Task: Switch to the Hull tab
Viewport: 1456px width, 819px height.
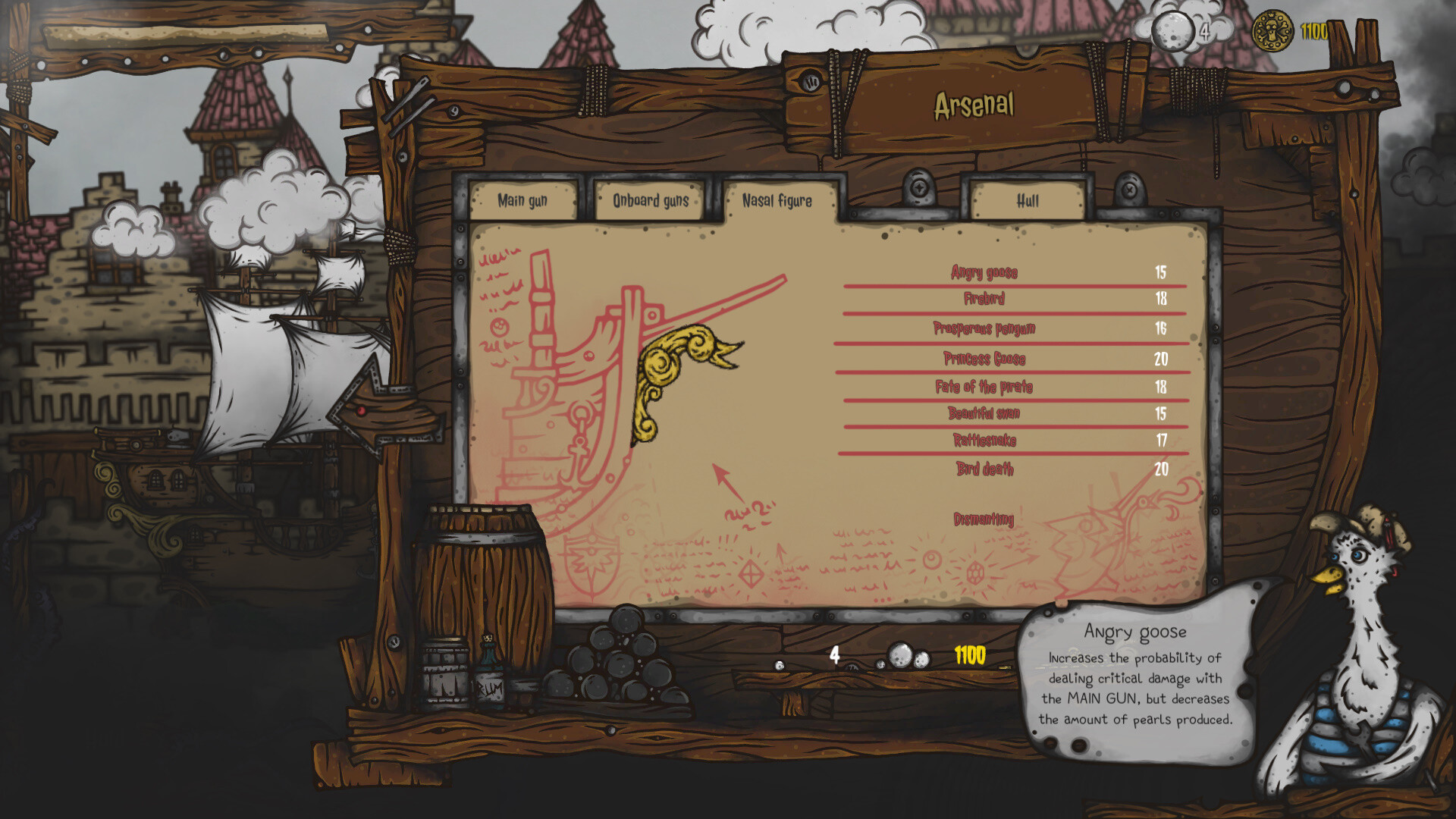Action: (1028, 200)
